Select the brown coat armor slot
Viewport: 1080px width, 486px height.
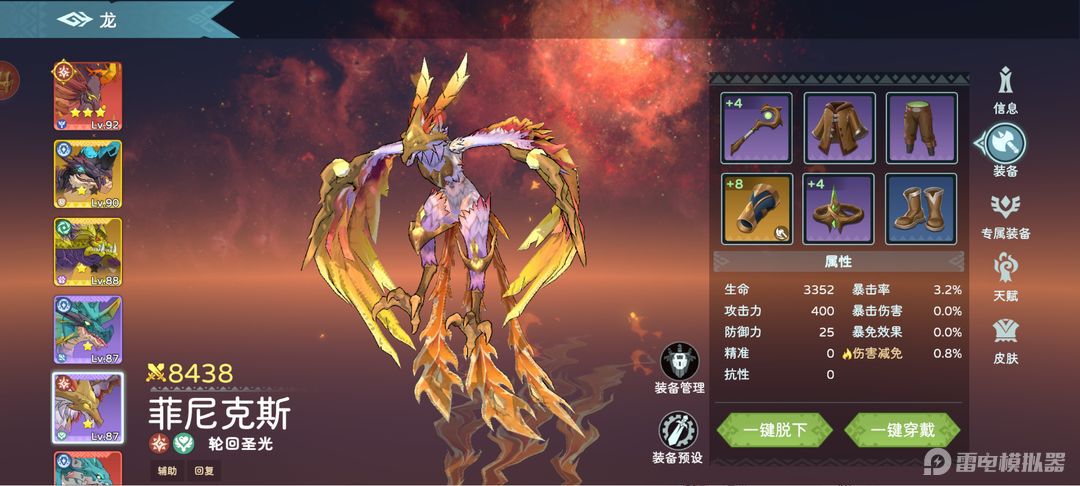point(839,127)
